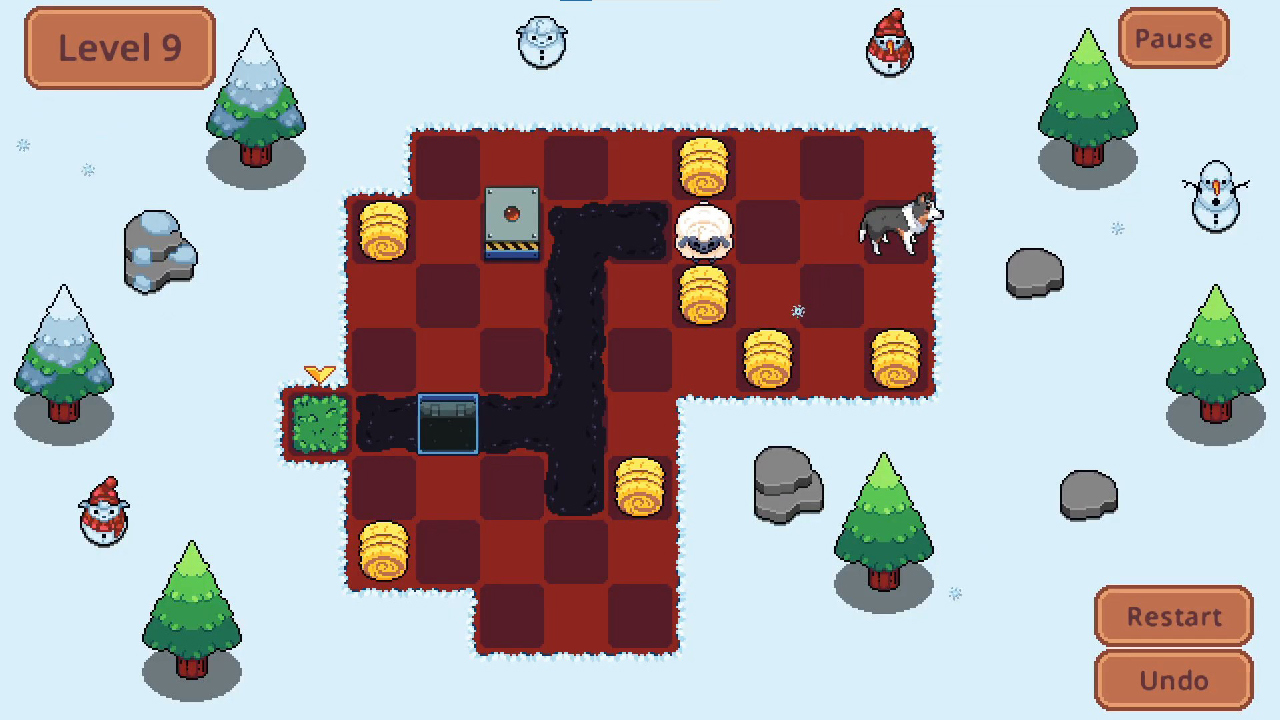Click the white snowman at the top
The height and width of the screenshot is (720, 1280).
pyautogui.click(x=542, y=40)
